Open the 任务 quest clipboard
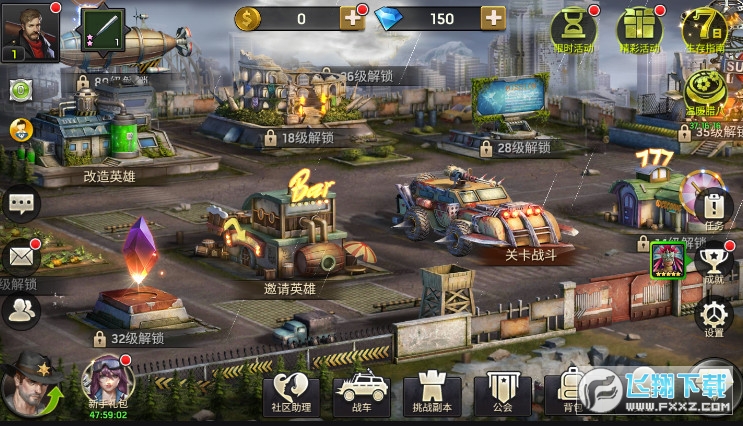The width and height of the screenshot is (743, 426). (712, 208)
